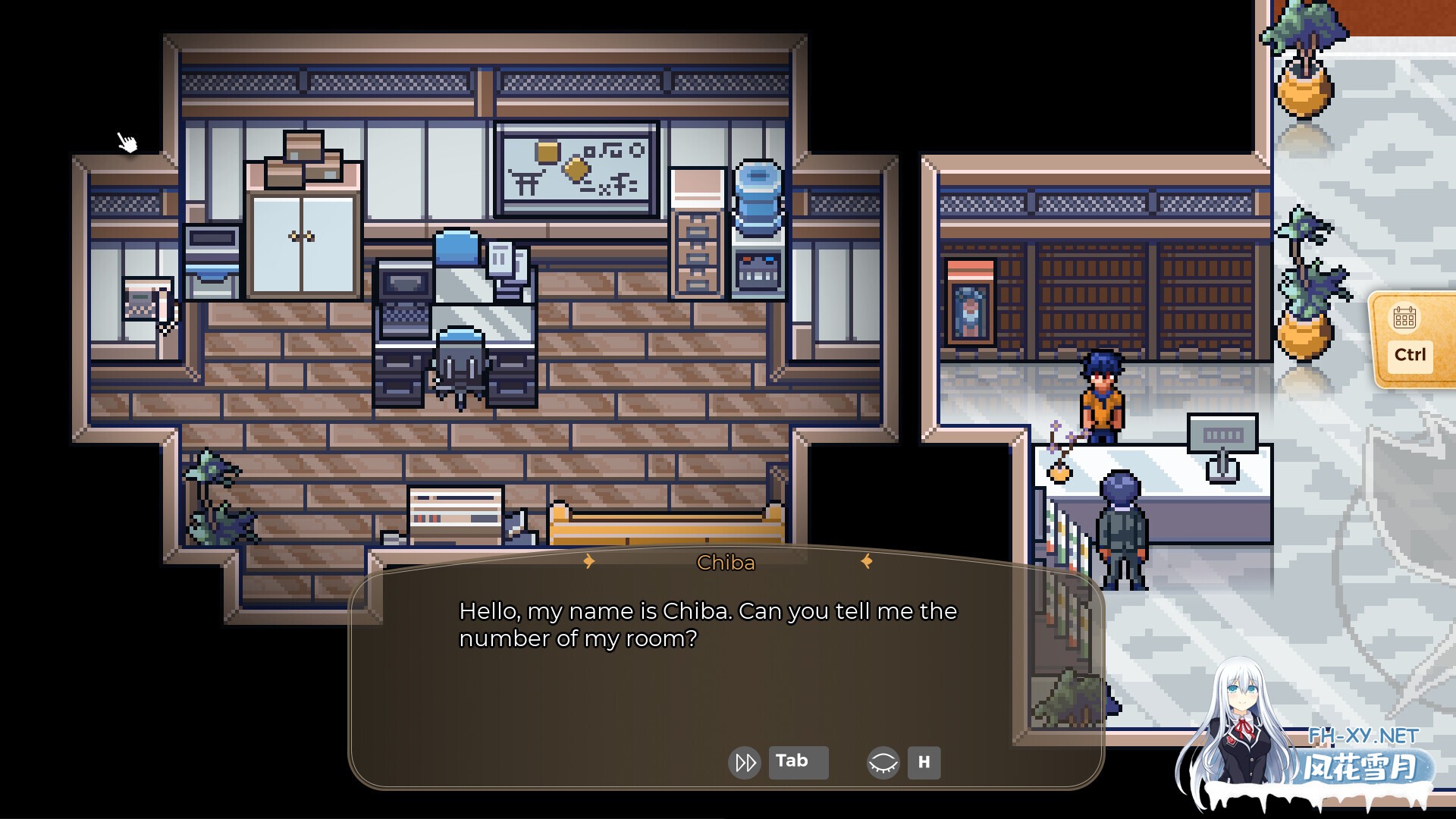Click the H key button next to the eye icon
1456x819 pixels.
[924, 763]
